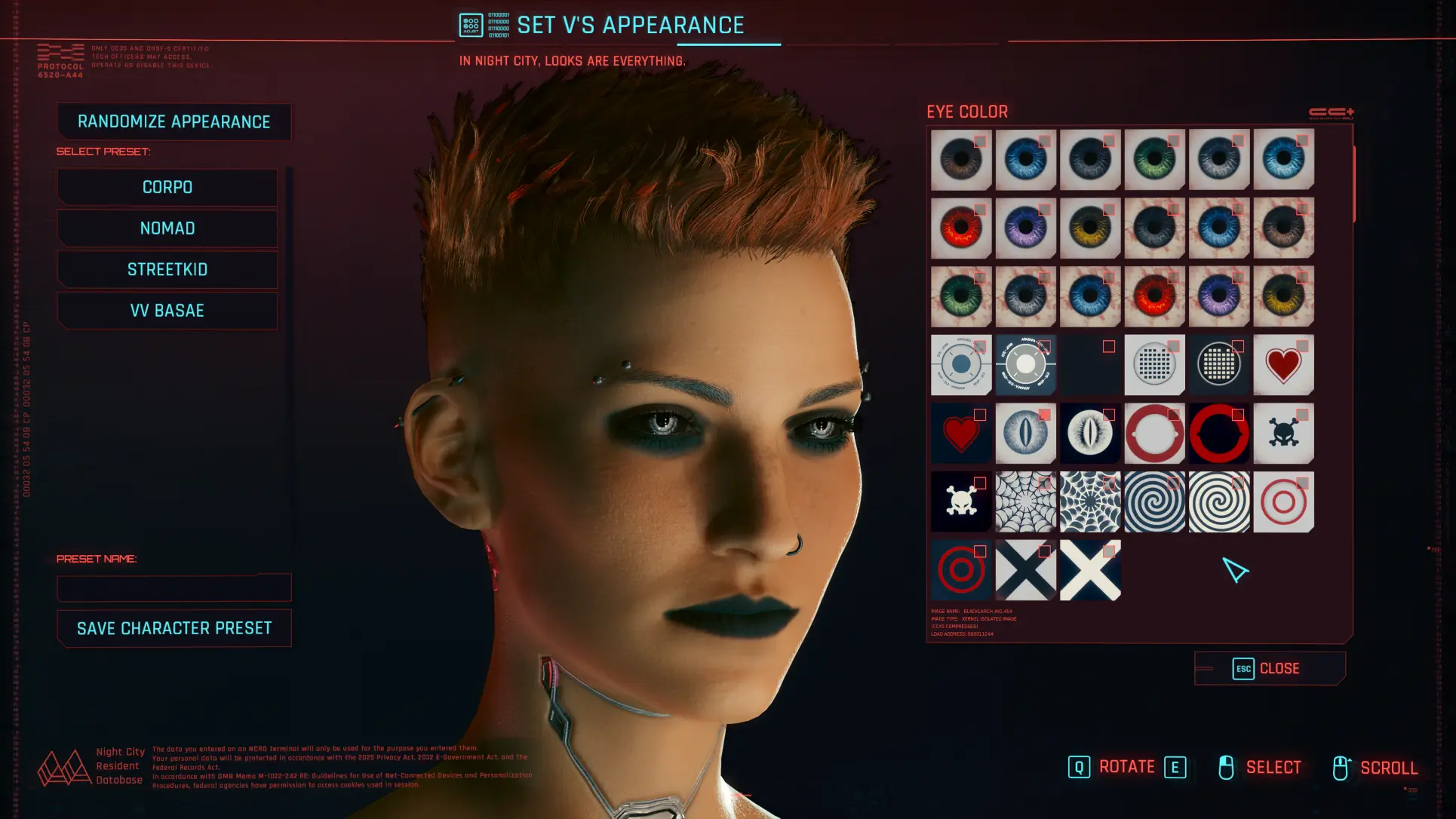The image size is (1456, 819).
Task: Pick the red ring eye with white center
Action: click(x=1154, y=434)
